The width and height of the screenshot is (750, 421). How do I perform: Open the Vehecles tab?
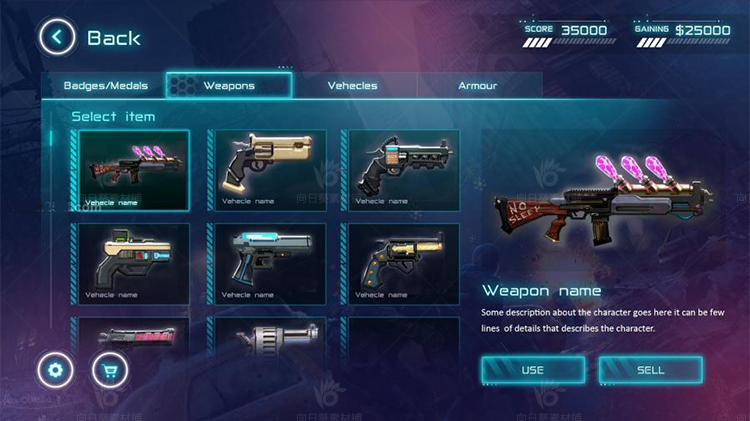pos(352,85)
